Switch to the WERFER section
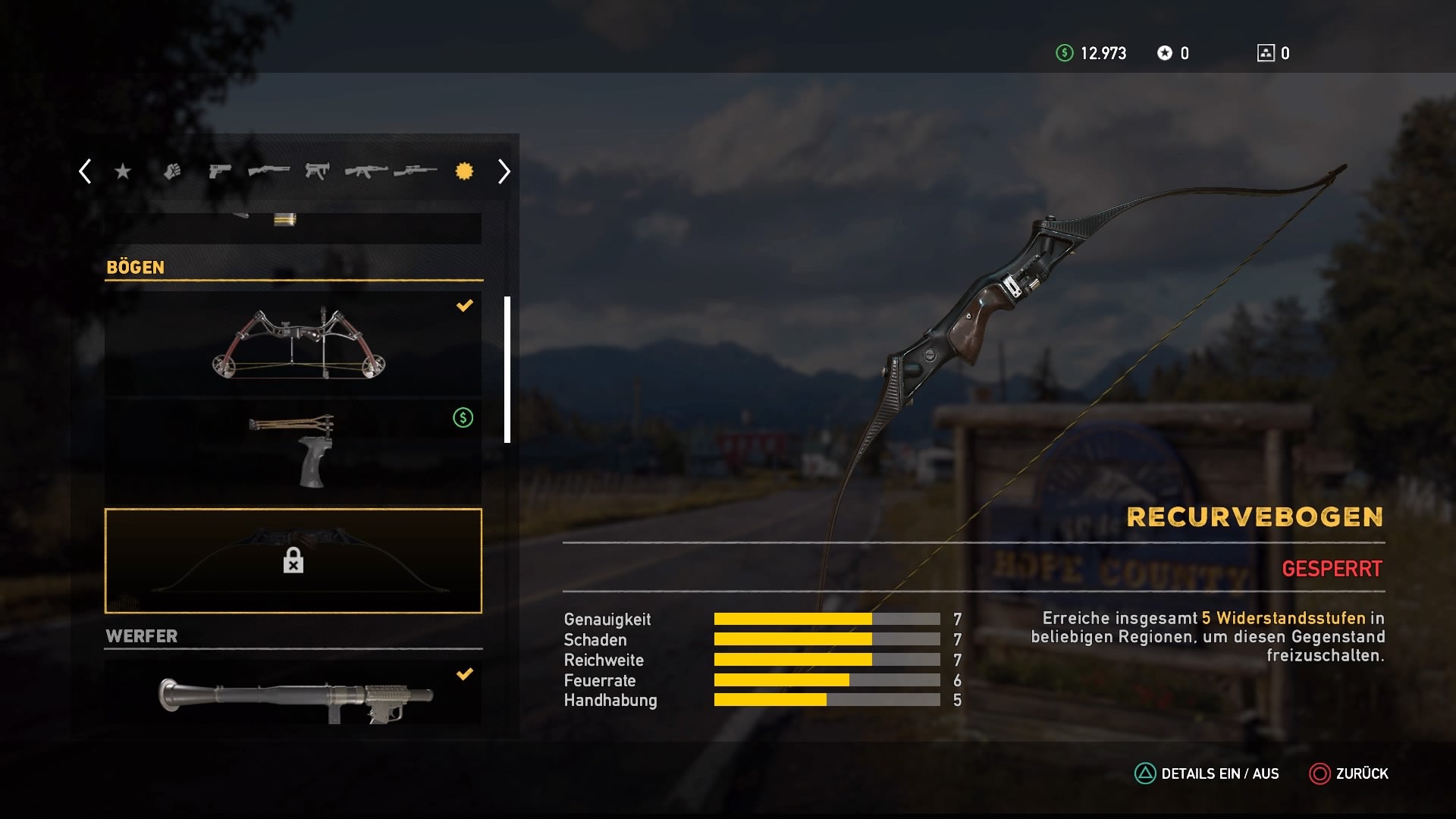Viewport: 1456px width, 819px height. tap(141, 636)
